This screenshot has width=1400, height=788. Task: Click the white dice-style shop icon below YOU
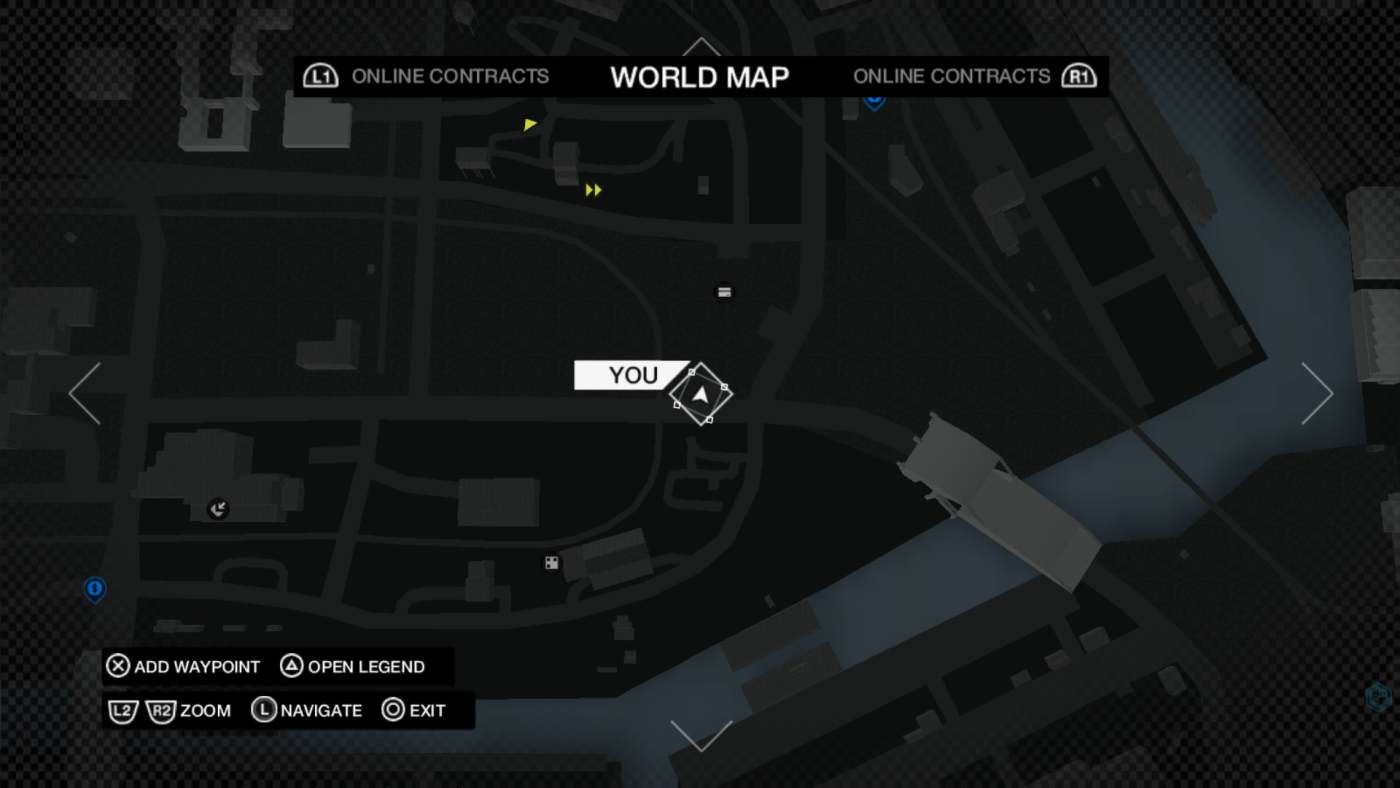coord(550,563)
